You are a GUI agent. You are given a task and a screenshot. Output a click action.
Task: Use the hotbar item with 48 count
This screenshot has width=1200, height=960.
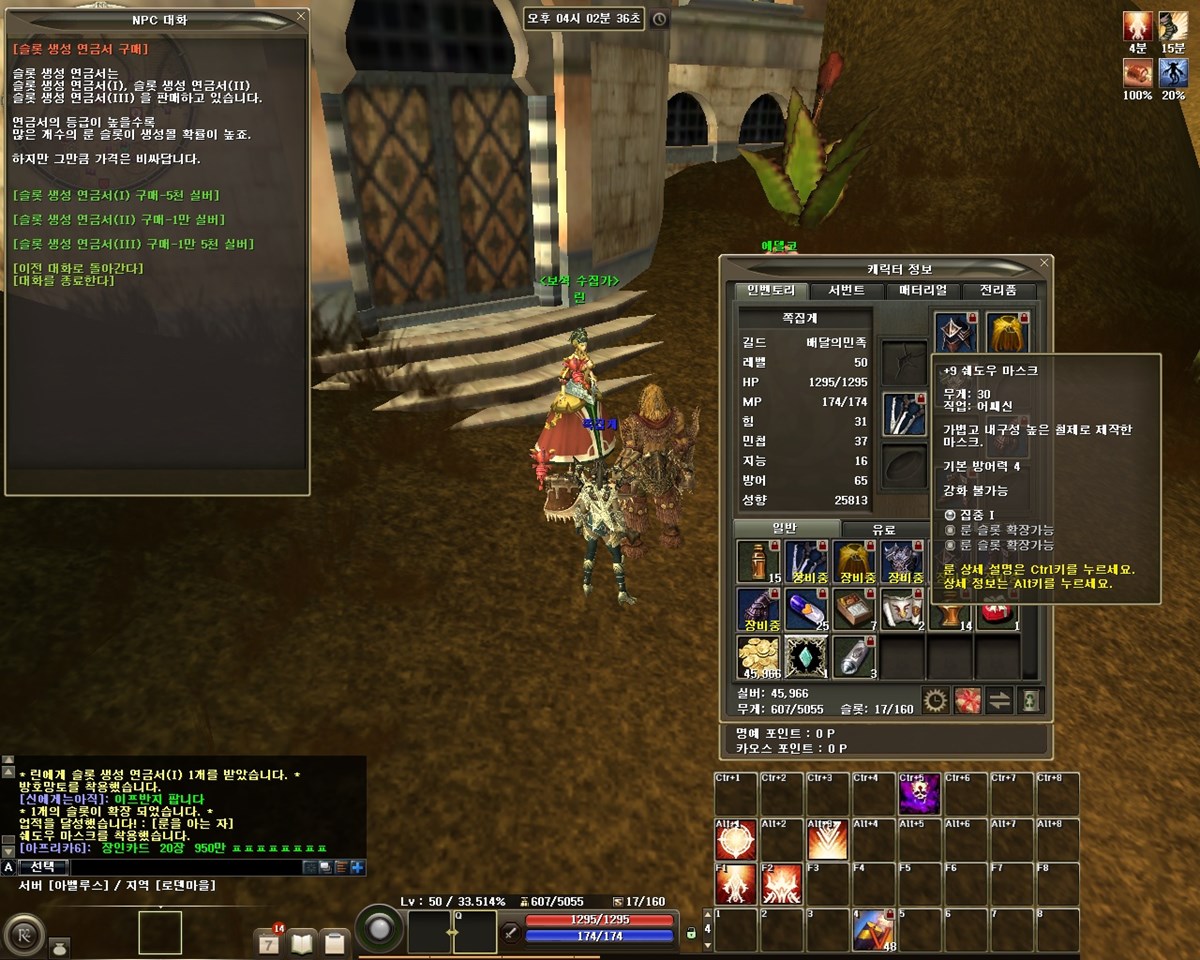tap(873, 930)
